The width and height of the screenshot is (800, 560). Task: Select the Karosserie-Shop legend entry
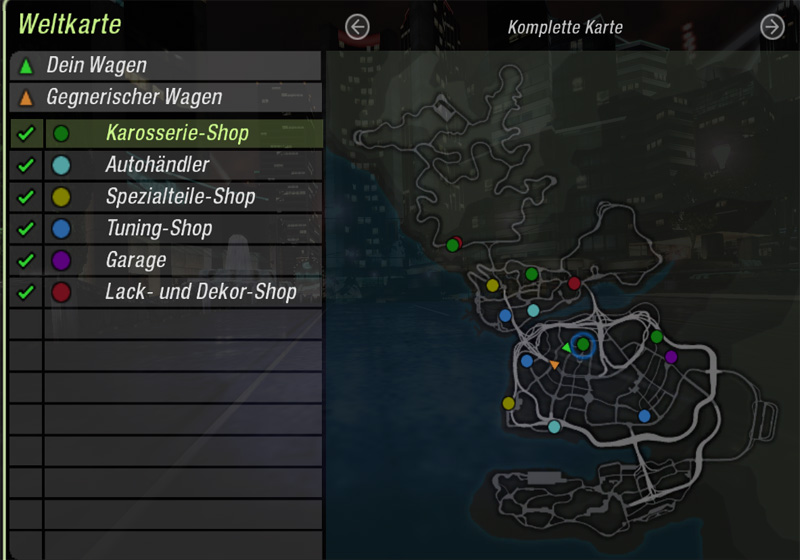tap(177, 133)
